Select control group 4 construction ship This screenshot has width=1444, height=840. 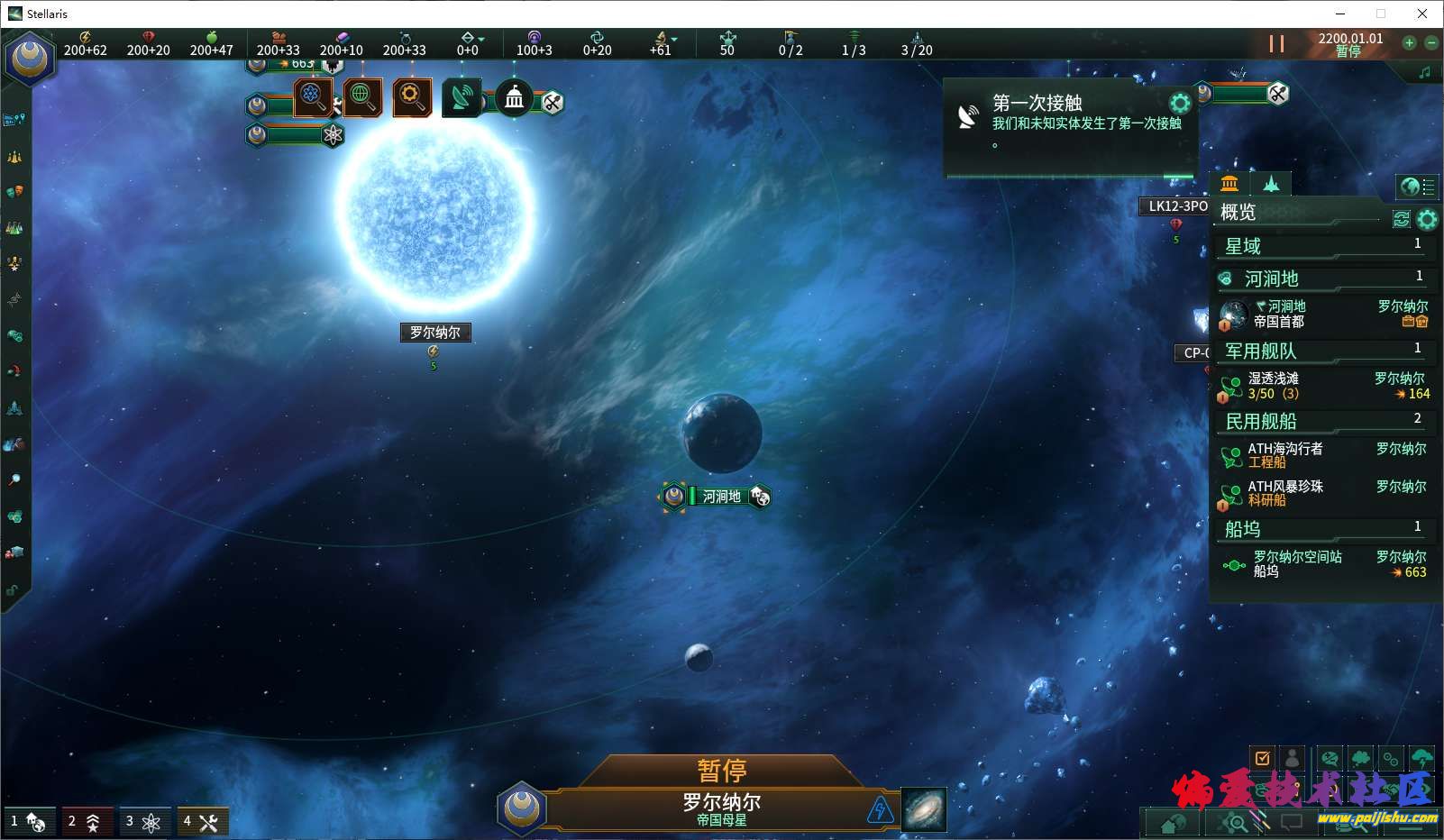pyautogui.click(x=202, y=821)
